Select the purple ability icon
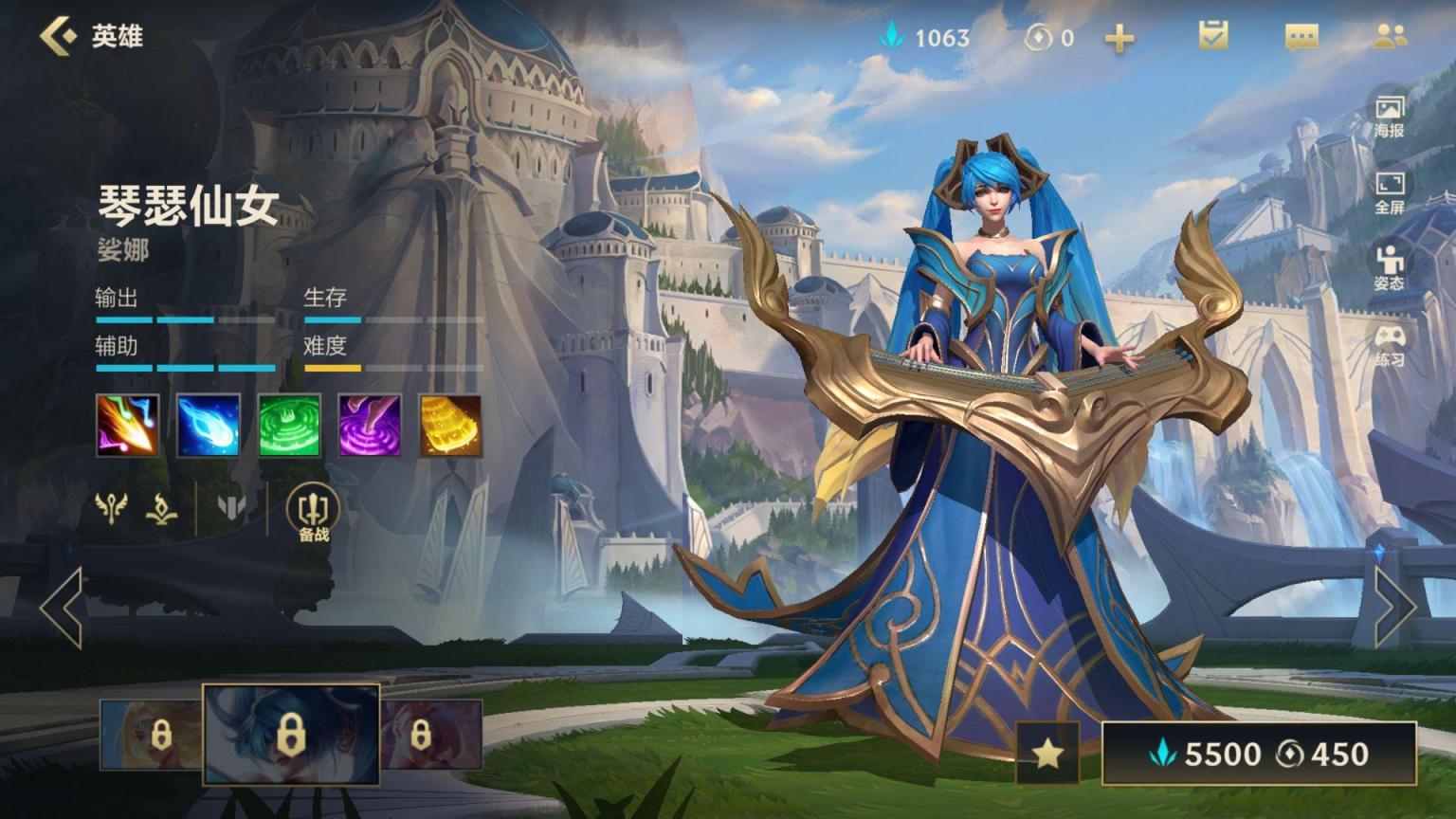This screenshot has height=819, width=1456. [370, 426]
